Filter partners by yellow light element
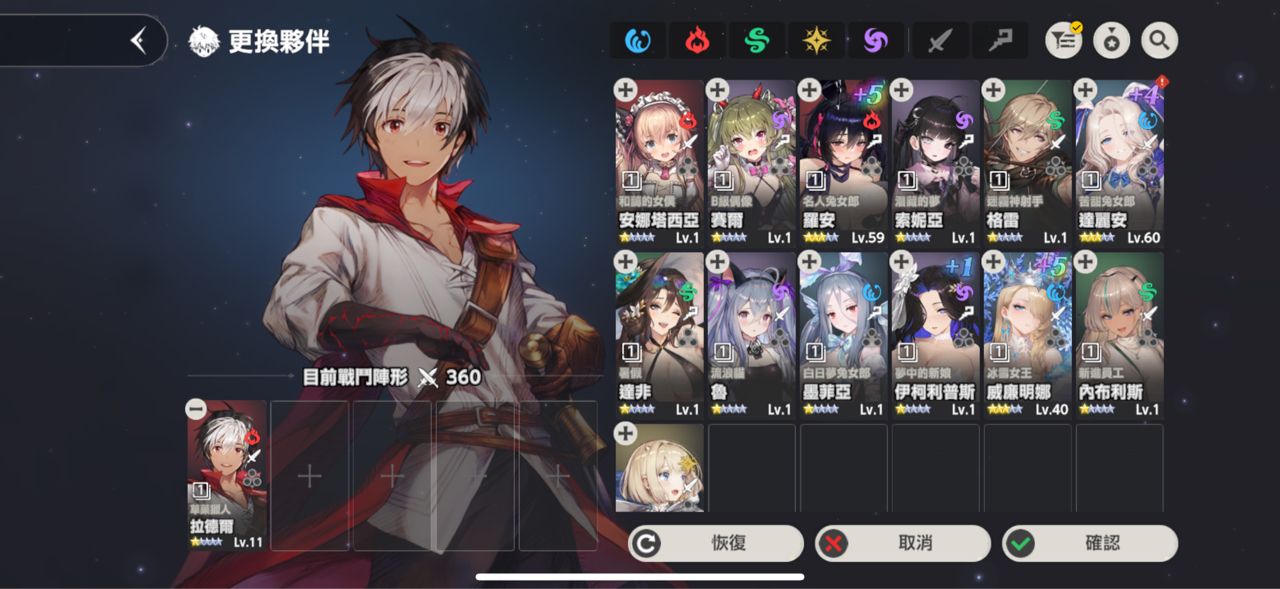The width and height of the screenshot is (1280, 589). [x=816, y=41]
